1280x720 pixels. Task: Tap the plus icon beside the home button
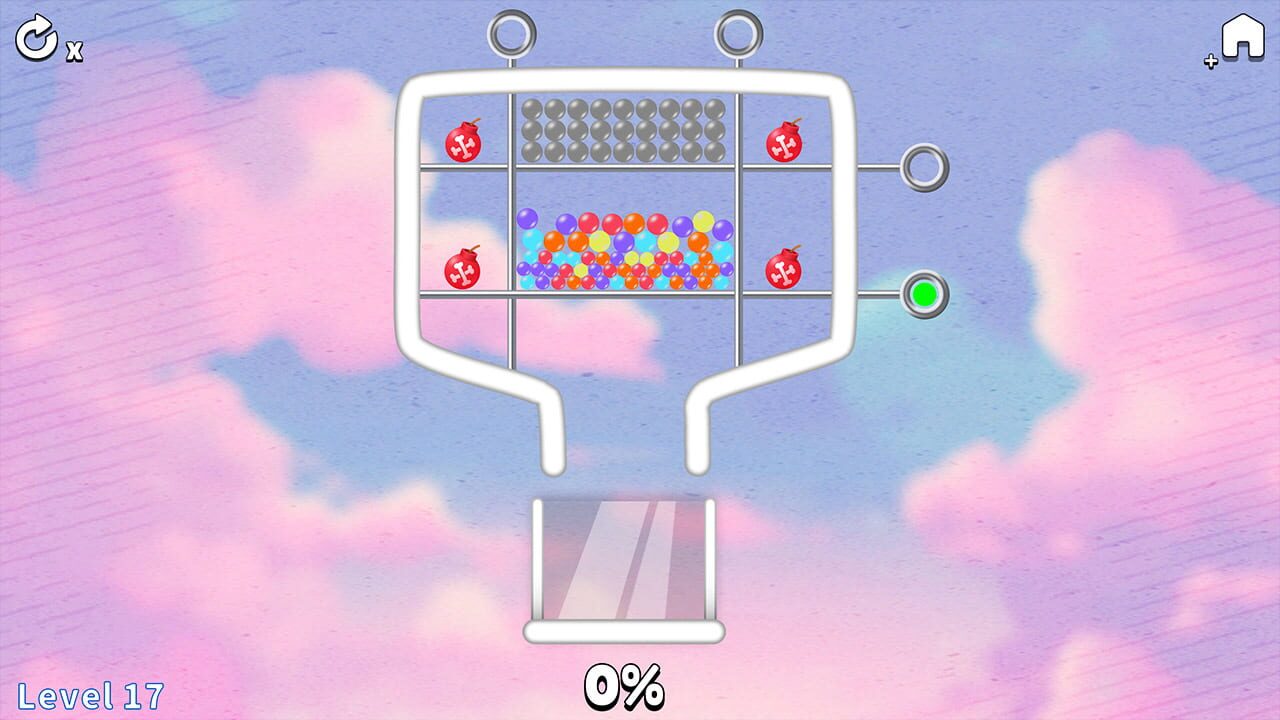tap(1210, 60)
